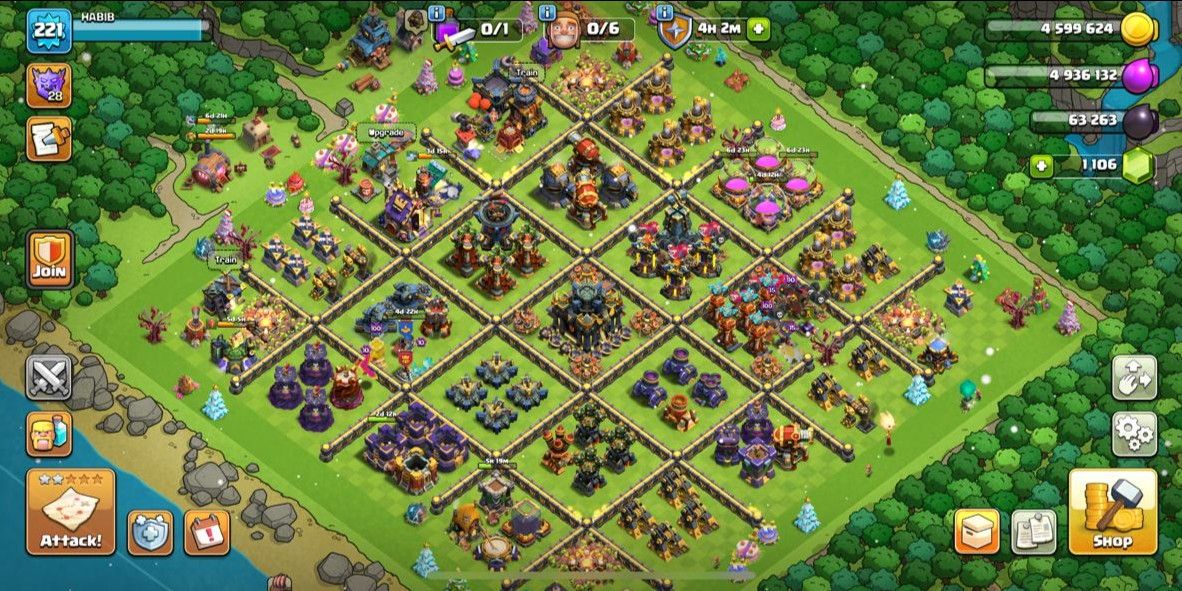
Task: Open the Shop
Action: pyautogui.click(x=1112, y=512)
